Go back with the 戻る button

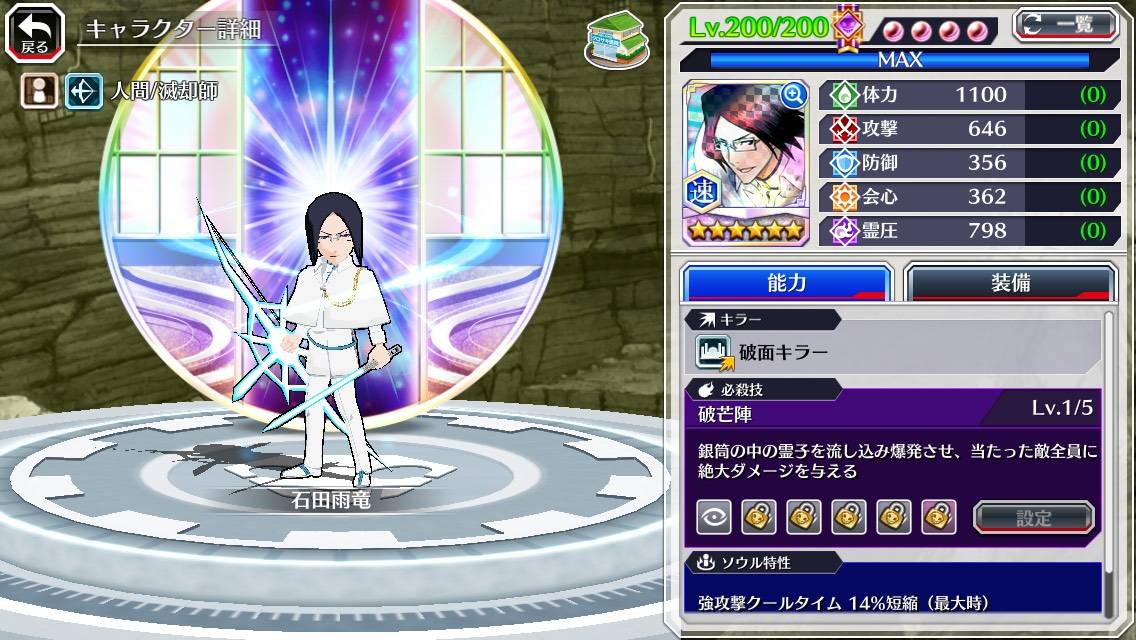pyautogui.click(x=35, y=33)
